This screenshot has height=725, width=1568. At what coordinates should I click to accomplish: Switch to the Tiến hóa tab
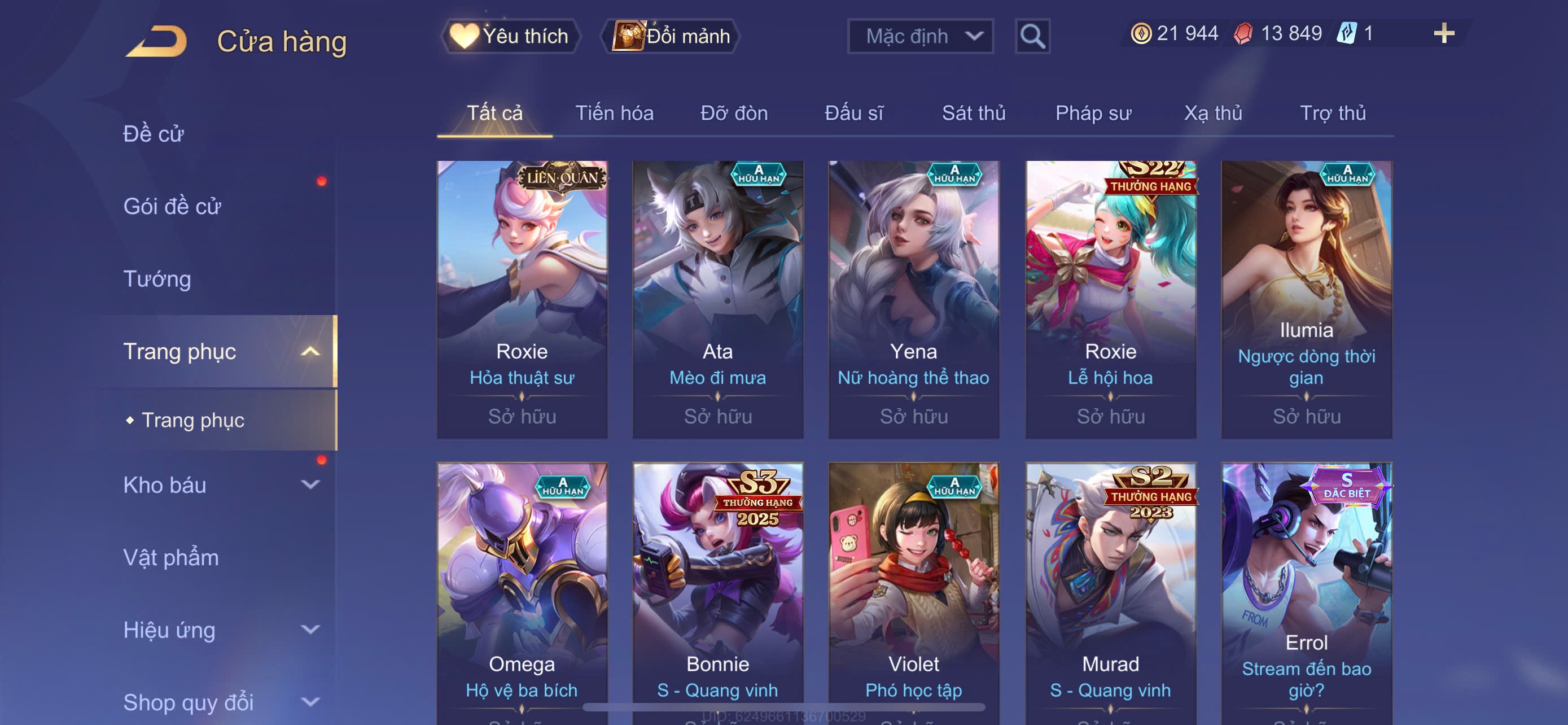point(614,113)
